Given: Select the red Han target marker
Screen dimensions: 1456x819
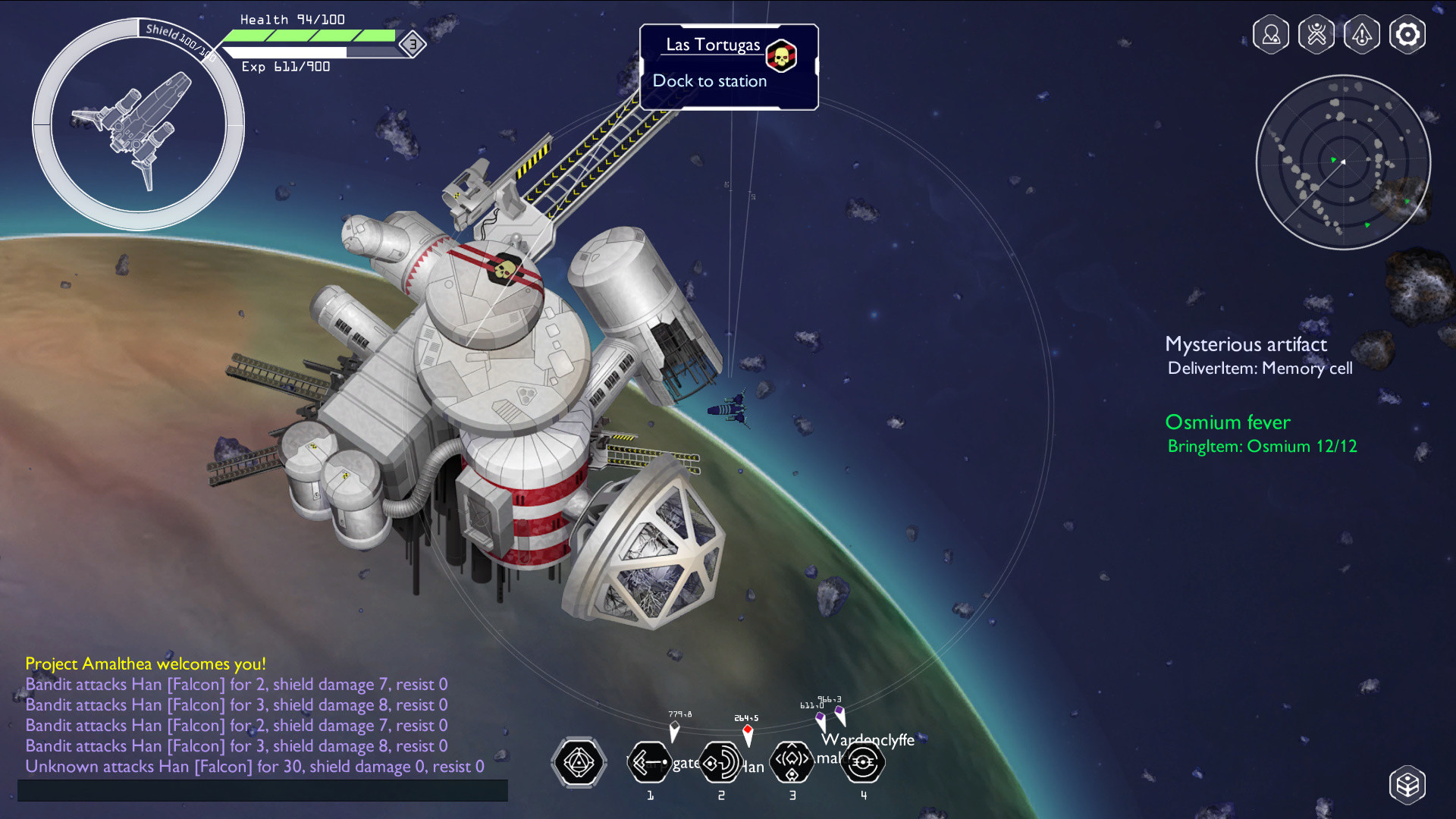Looking at the screenshot, I should [x=748, y=733].
